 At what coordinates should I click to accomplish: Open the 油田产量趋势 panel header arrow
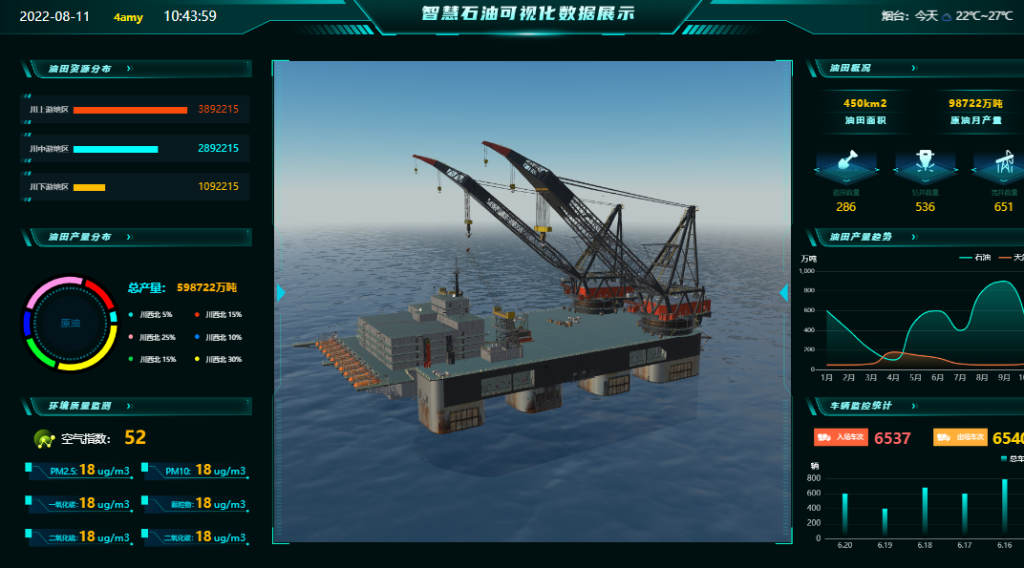coord(913,237)
